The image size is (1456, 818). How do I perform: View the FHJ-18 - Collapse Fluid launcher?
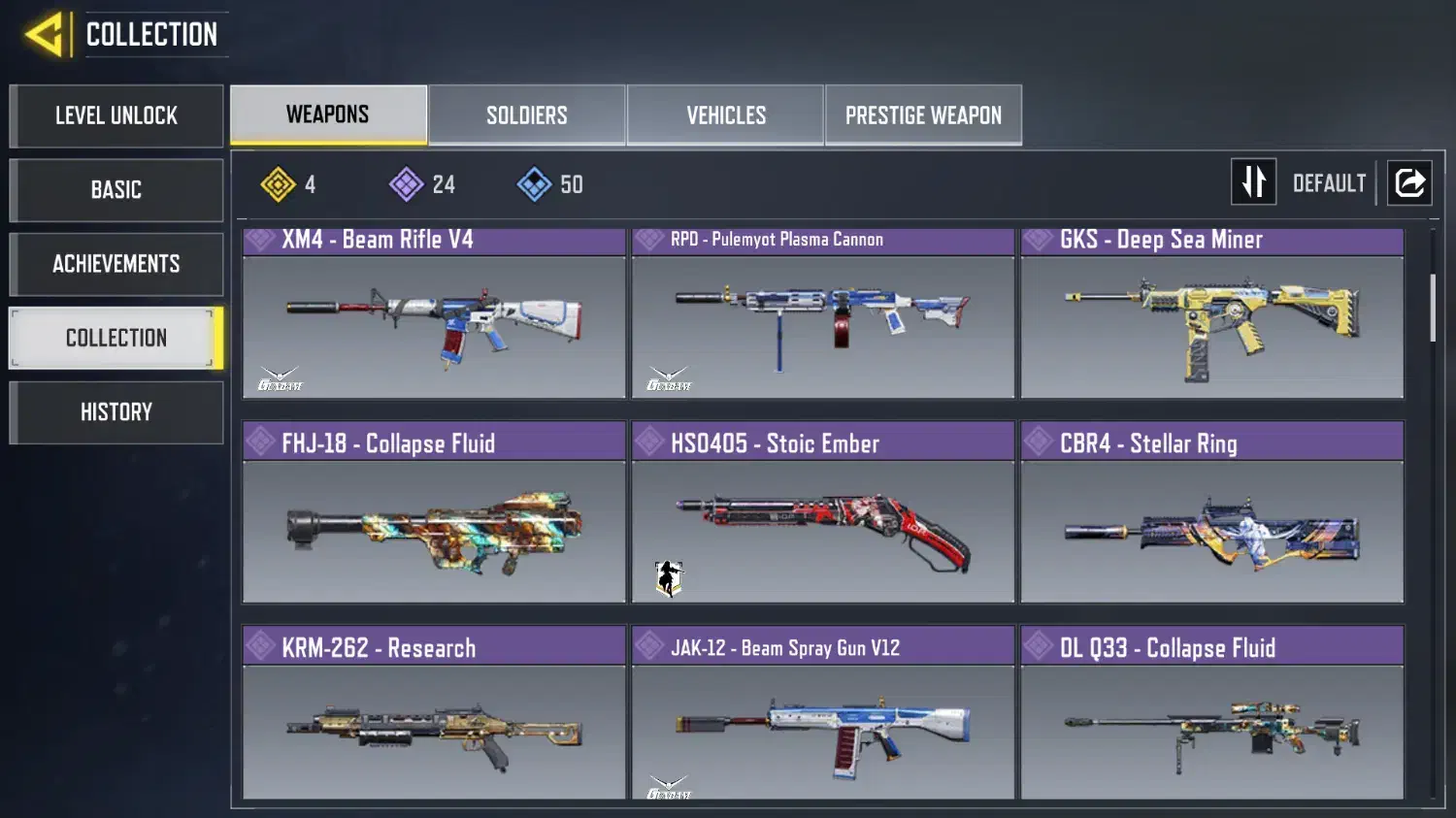pyautogui.click(x=434, y=514)
